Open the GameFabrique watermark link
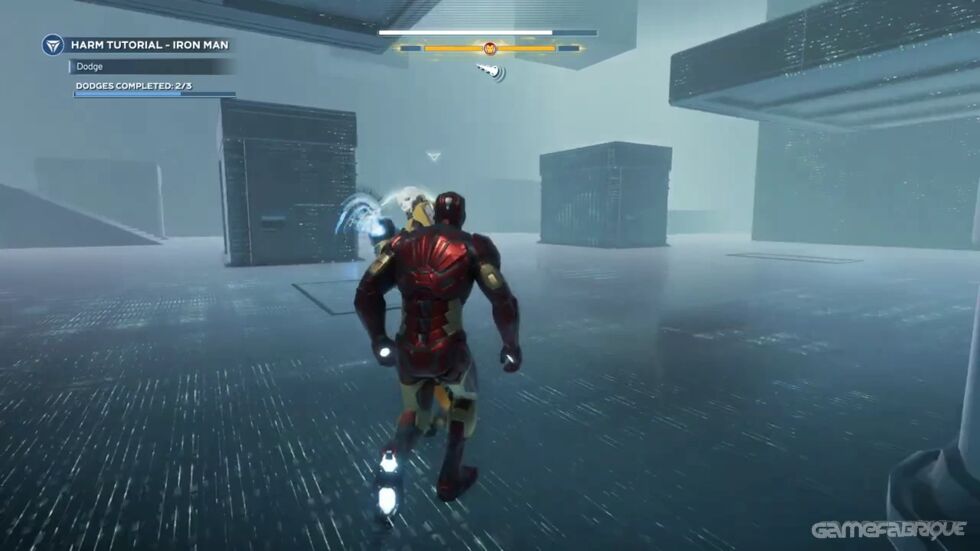Screen dimensions: 980x551 click(888, 529)
